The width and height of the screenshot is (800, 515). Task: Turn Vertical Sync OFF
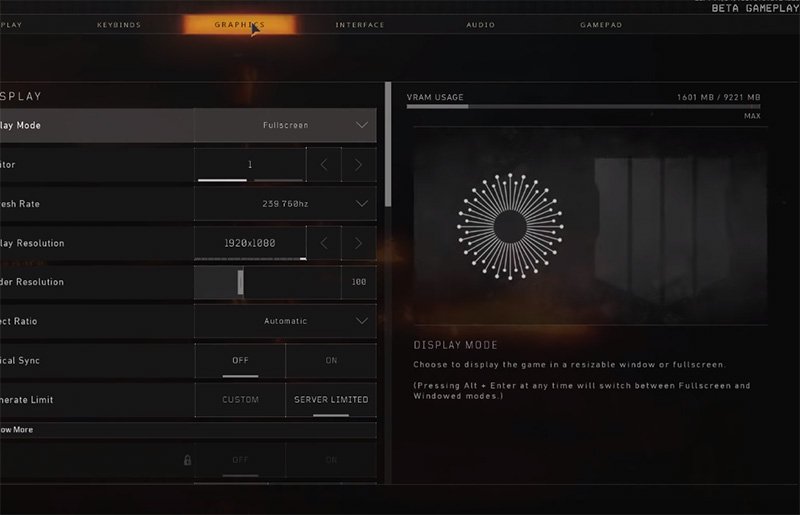click(x=240, y=360)
